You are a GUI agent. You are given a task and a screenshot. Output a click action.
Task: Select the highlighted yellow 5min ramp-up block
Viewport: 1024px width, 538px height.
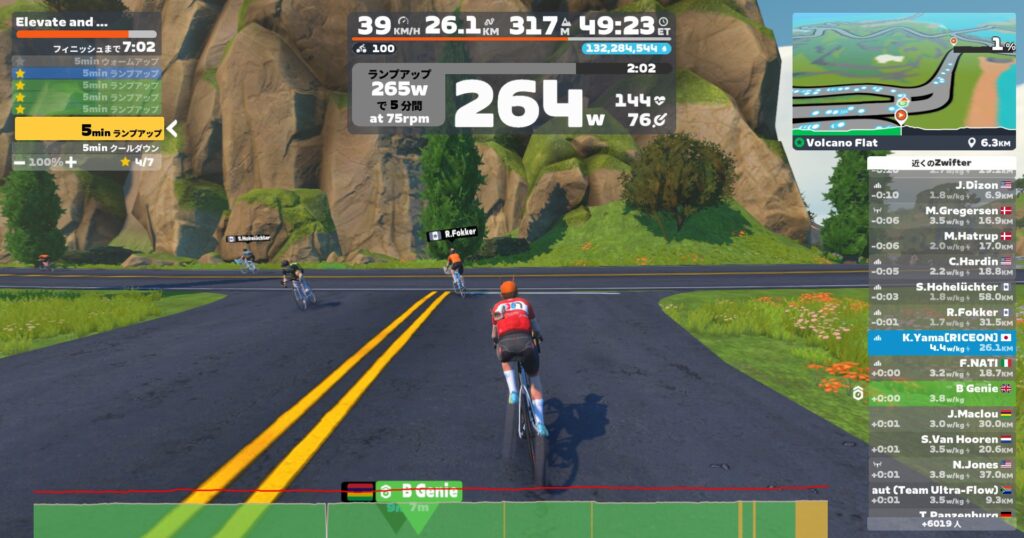[x=88, y=129]
